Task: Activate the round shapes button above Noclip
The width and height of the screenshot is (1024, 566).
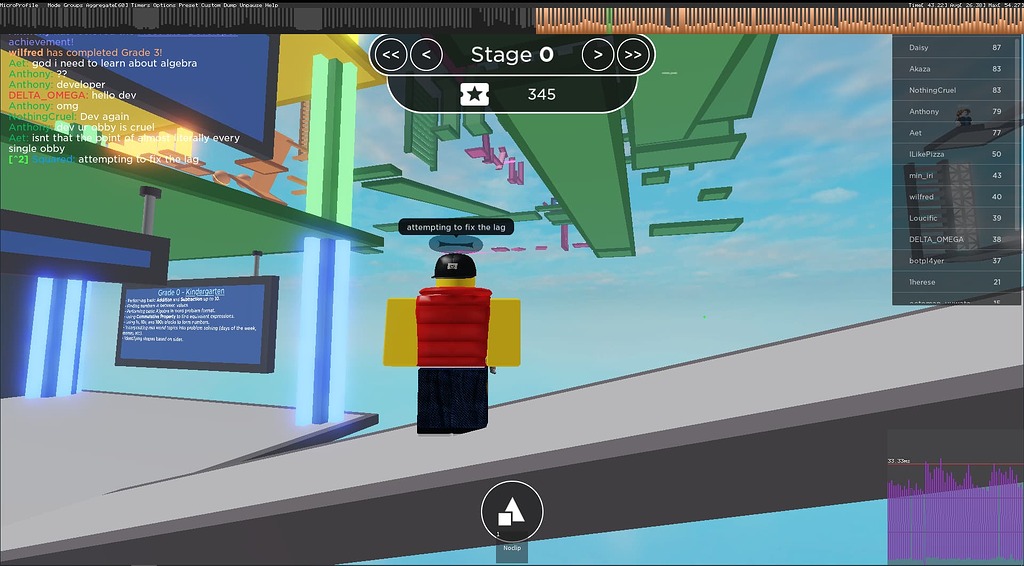Action: (x=512, y=511)
